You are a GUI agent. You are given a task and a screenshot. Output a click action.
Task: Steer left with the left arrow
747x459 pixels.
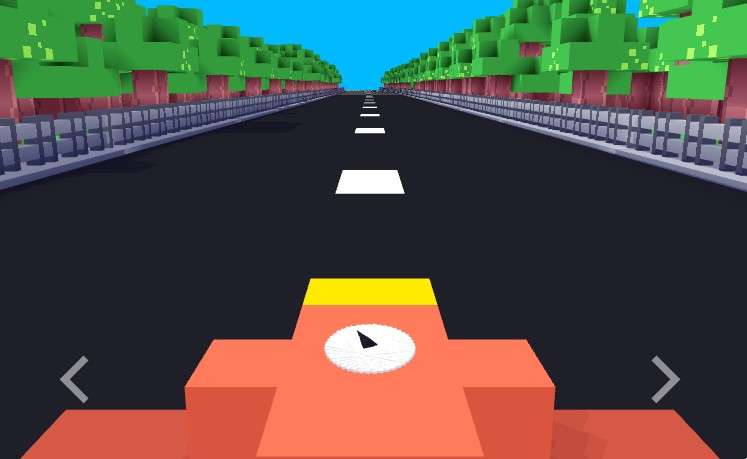point(74,379)
